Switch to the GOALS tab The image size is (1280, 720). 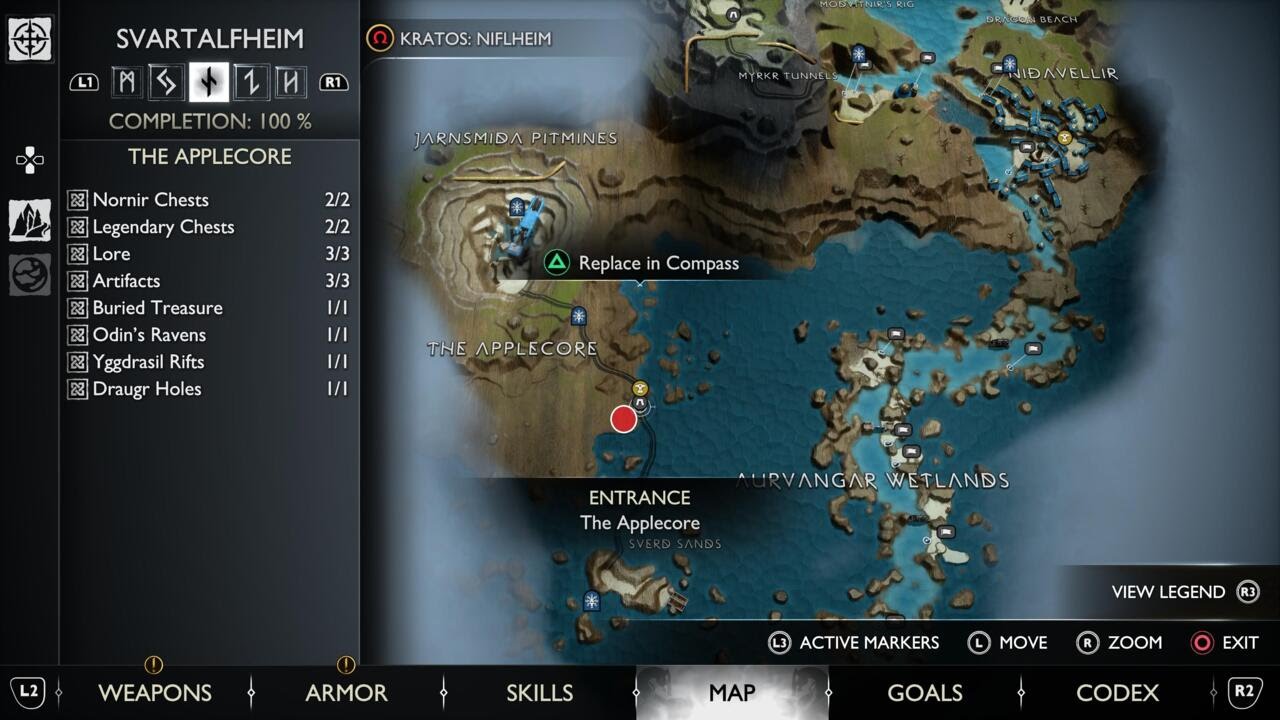point(925,692)
